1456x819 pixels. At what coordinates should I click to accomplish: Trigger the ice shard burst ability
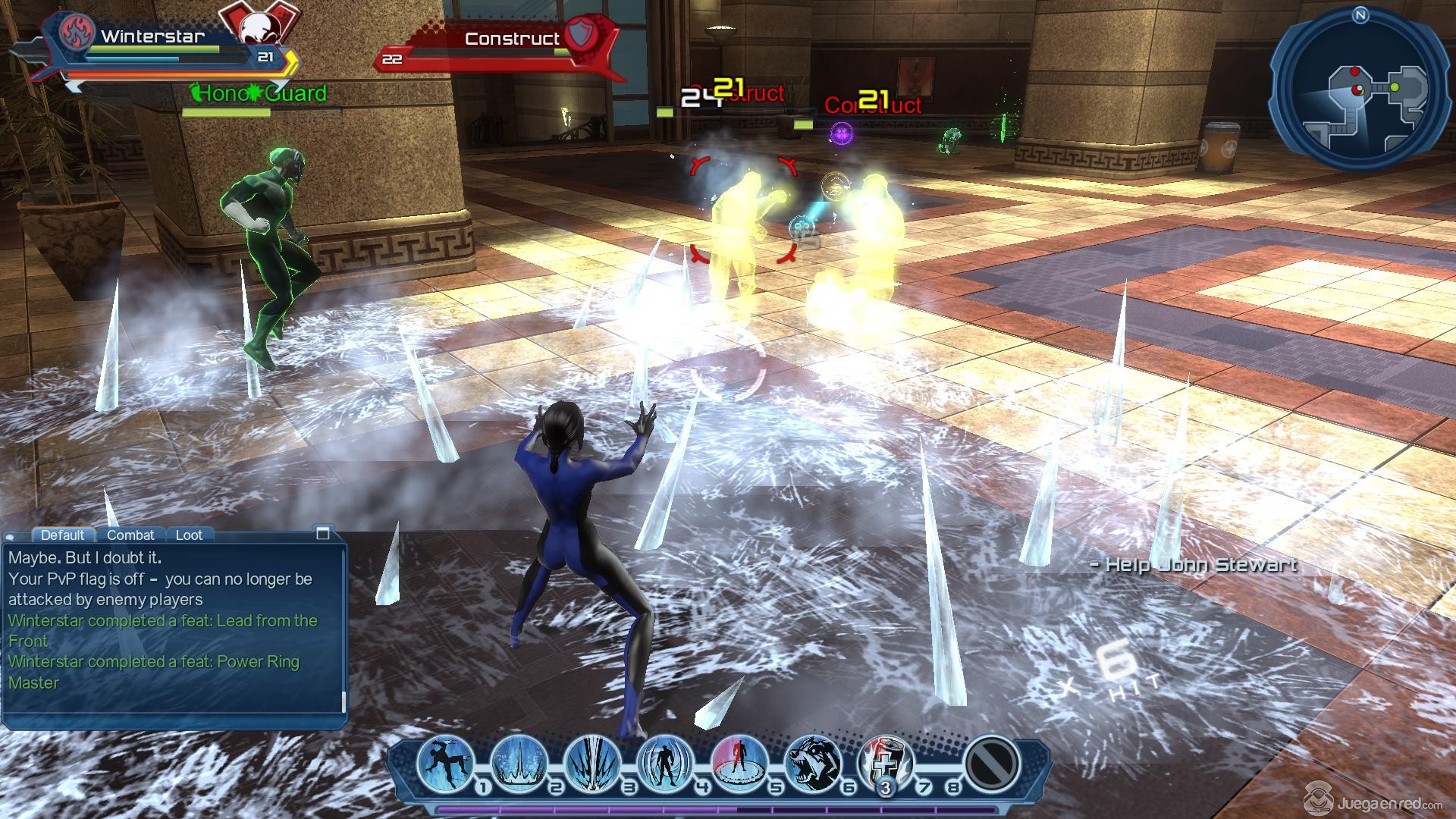point(592,762)
